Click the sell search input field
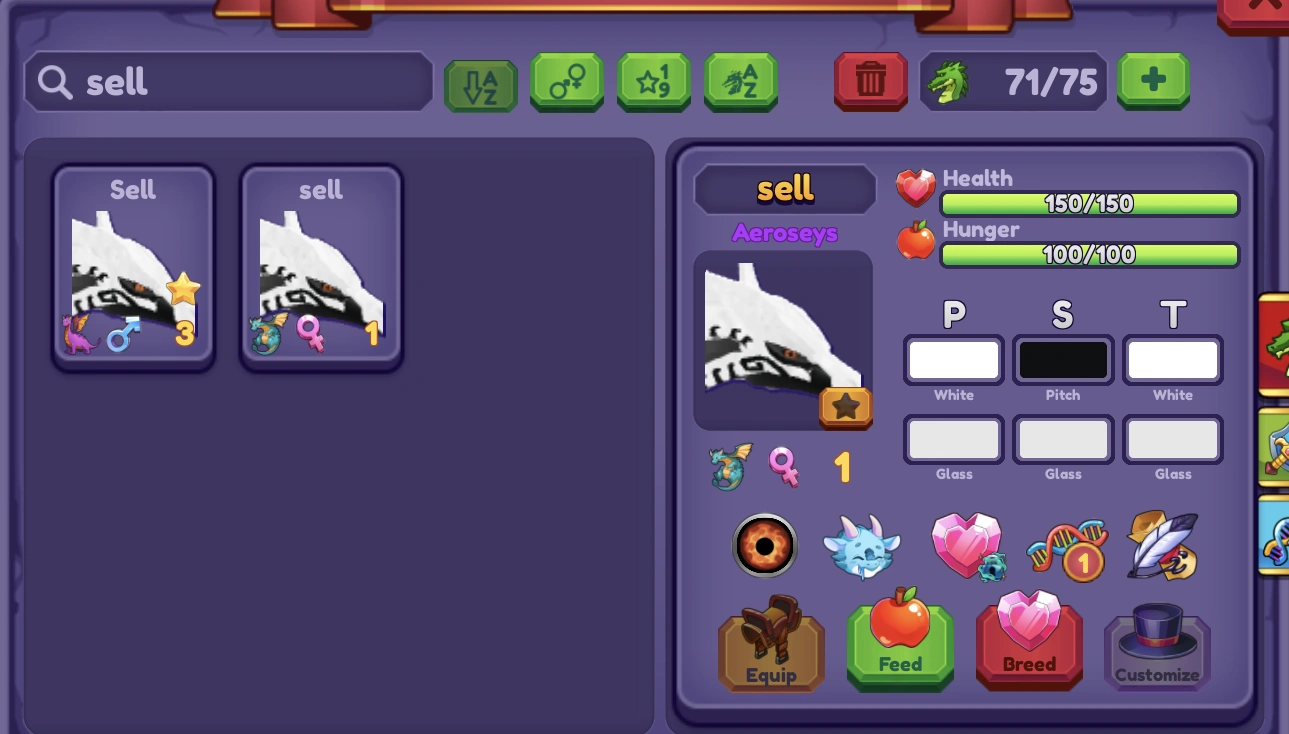 click(x=228, y=81)
